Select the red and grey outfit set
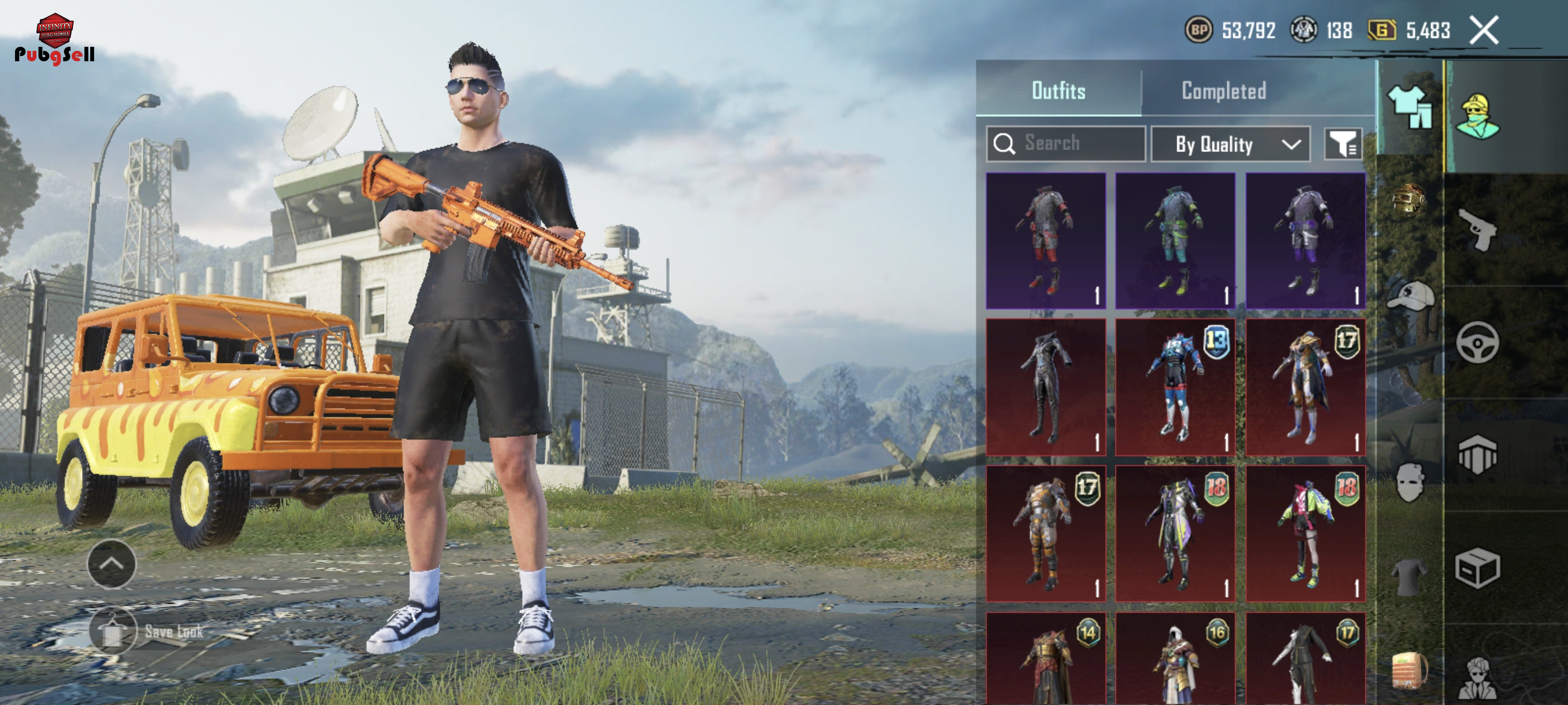The height and width of the screenshot is (705, 1568). coord(1046,241)
